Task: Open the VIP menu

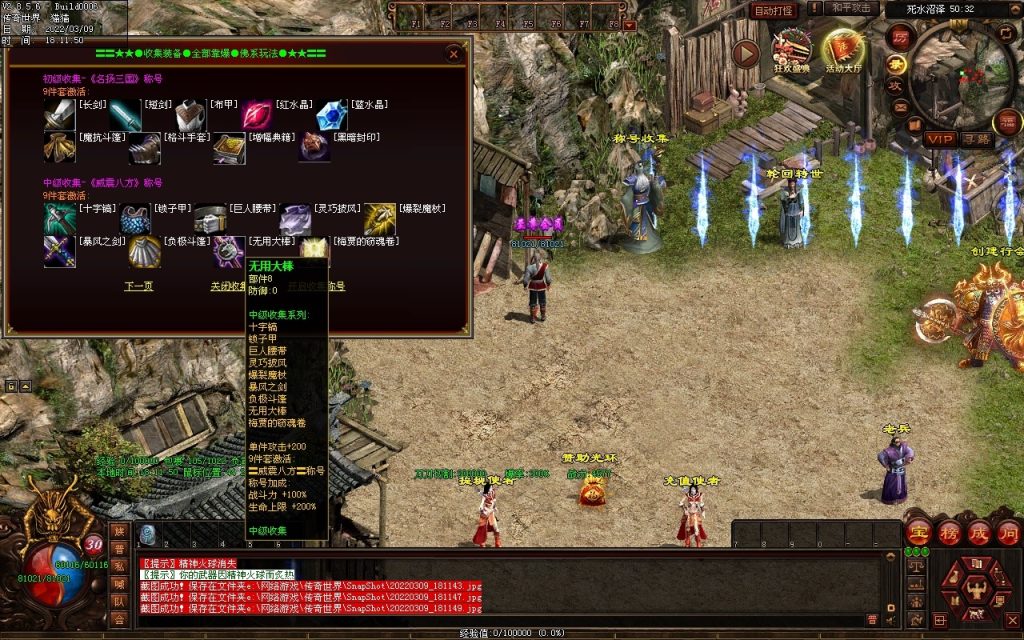Action: click(939, 138)
